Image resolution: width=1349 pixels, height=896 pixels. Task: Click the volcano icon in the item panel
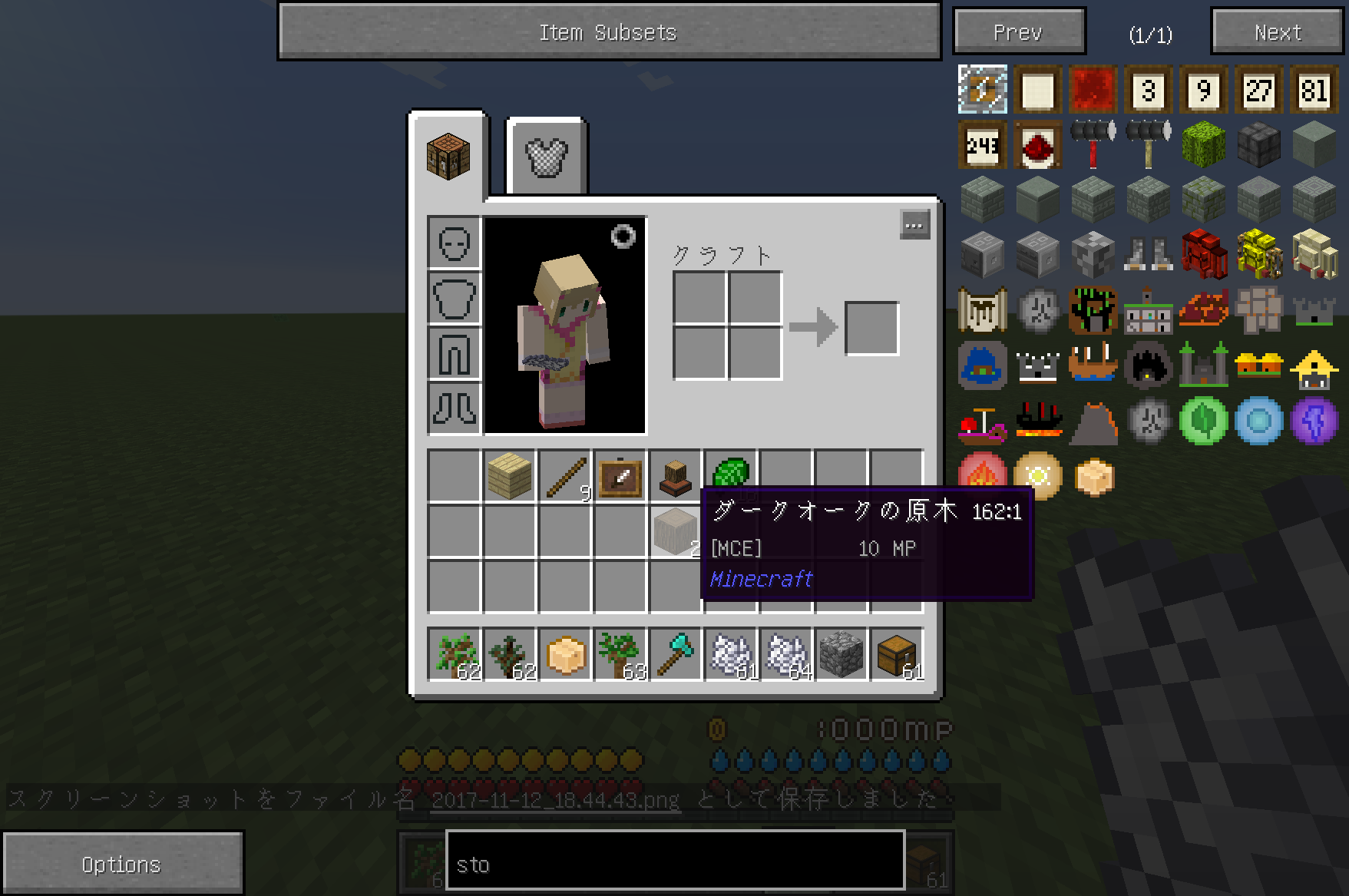1093,421
